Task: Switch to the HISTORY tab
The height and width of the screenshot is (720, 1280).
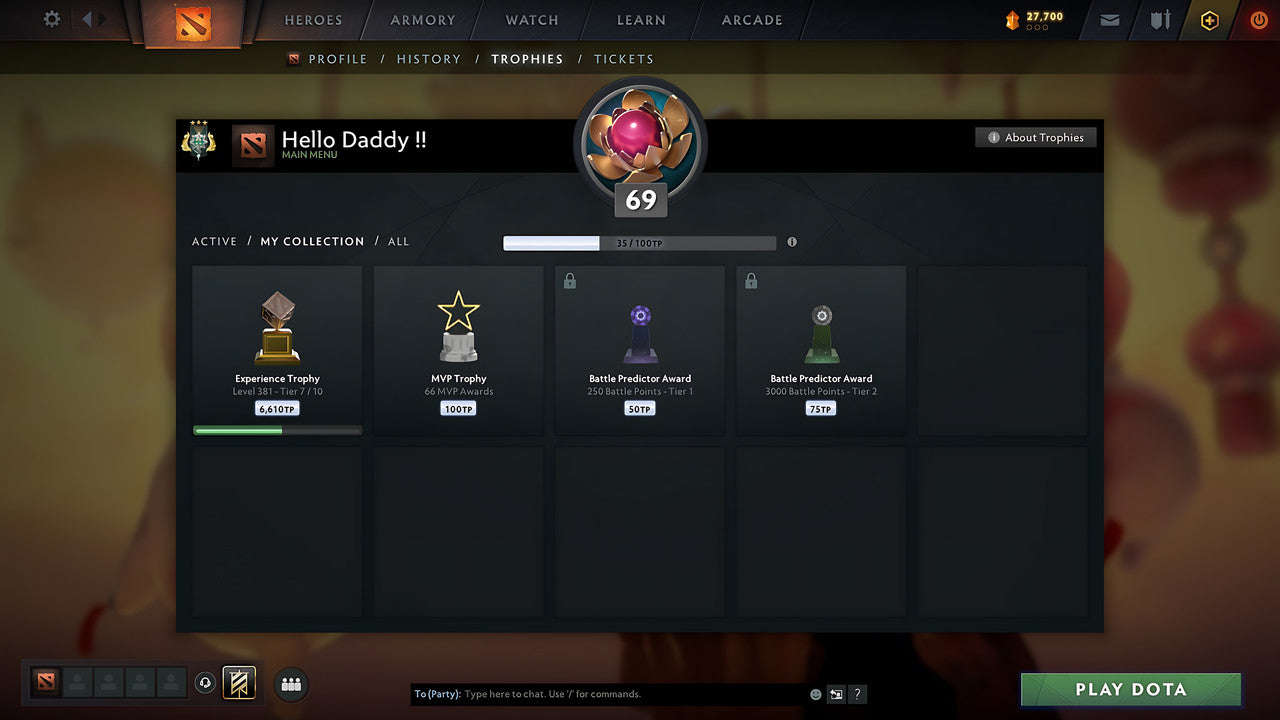Action: [x=428, y=59]
